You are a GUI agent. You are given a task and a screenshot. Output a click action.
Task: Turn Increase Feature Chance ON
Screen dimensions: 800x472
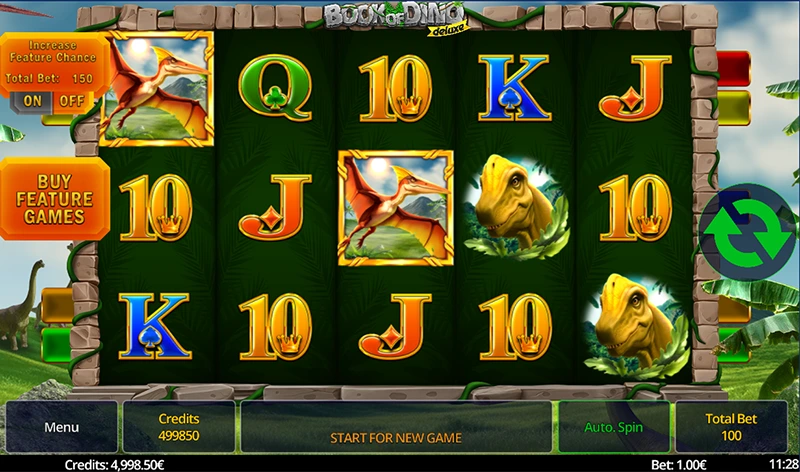pyautogui.click(x=33, y=100)
